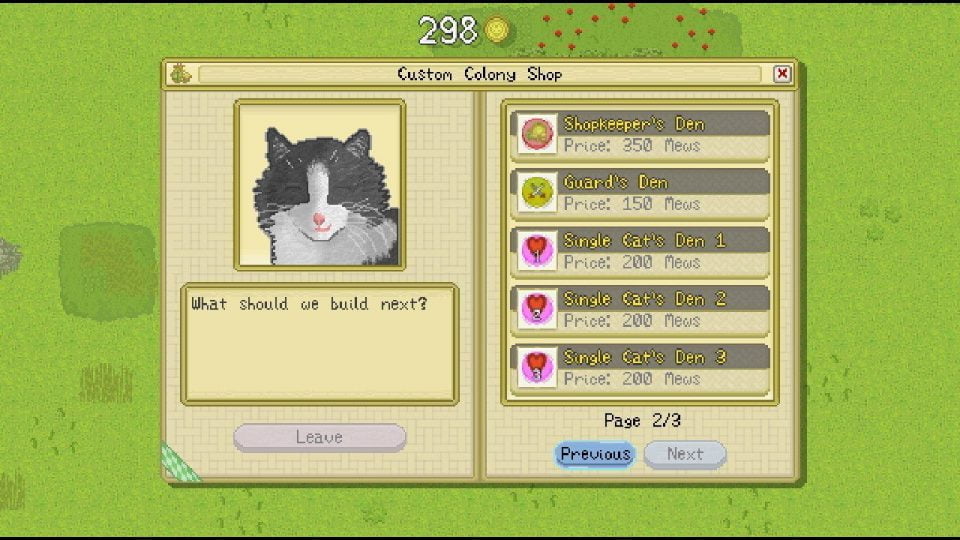Select Single Cat's Den 3 from the list
The image size is (960, 540).
point(641,366)
